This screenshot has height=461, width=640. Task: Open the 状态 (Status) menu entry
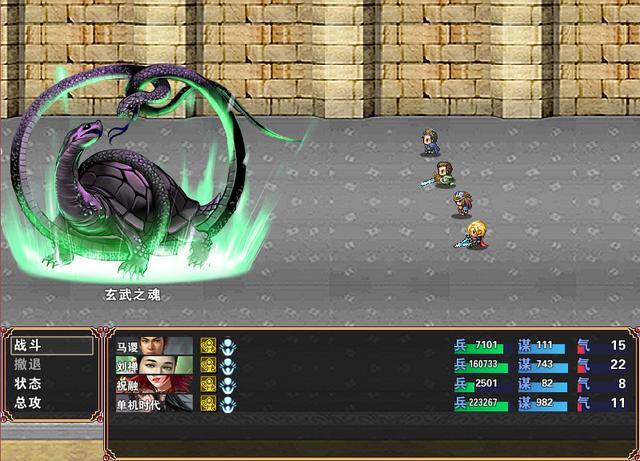(28, 384)
